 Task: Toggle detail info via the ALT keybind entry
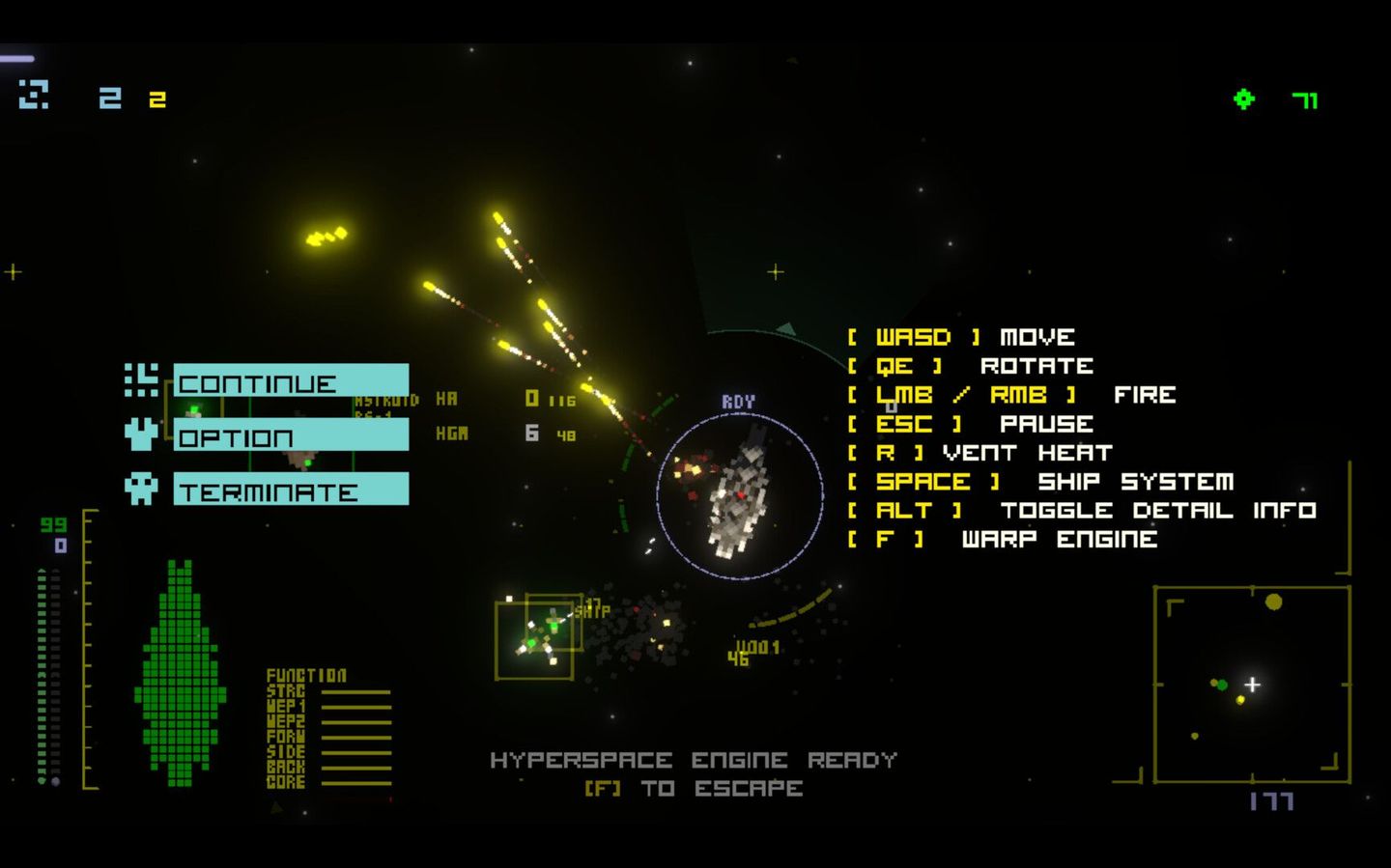point(1082,510)
